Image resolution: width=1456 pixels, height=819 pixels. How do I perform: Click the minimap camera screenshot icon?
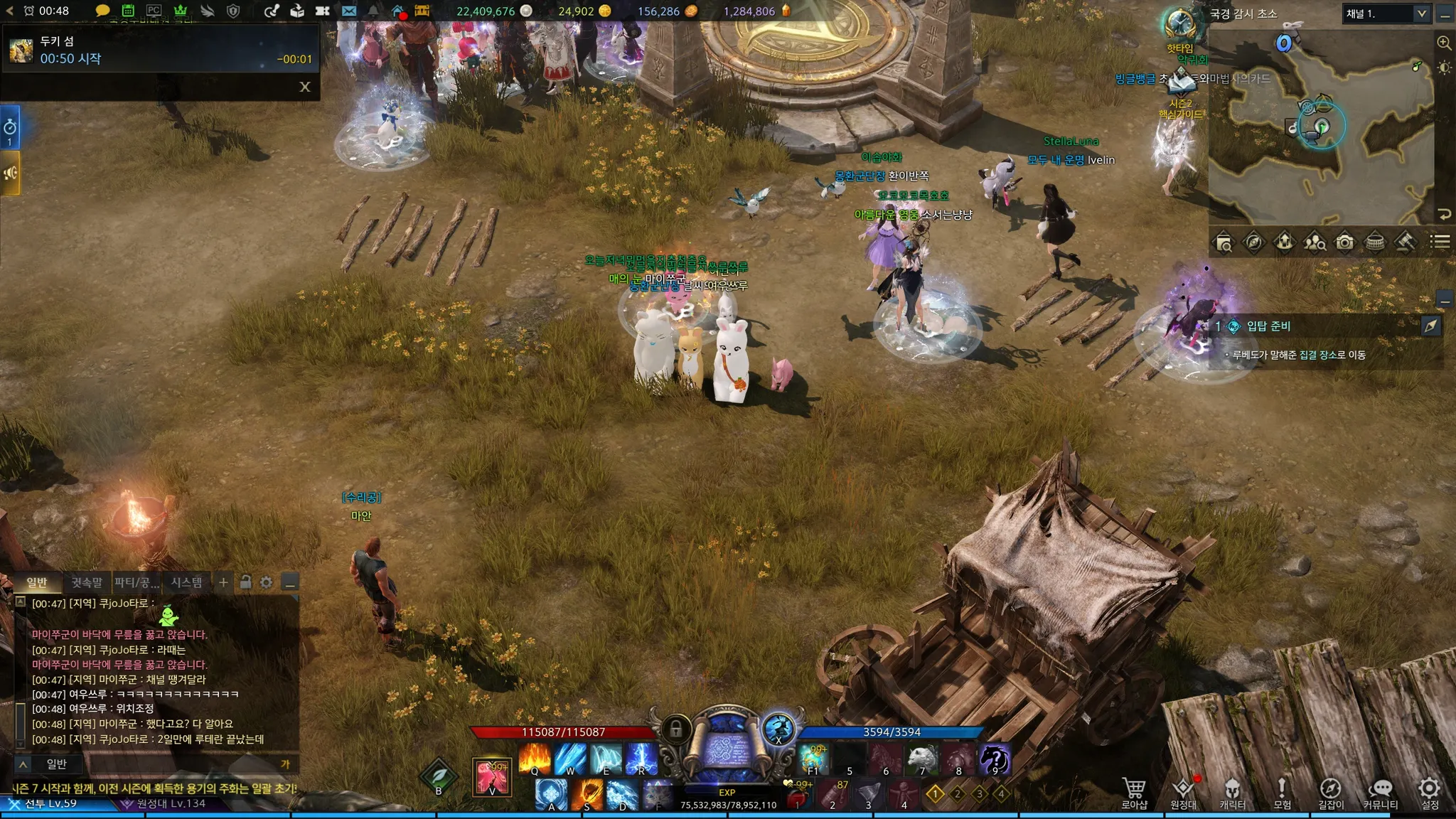pyautogui.click(x=1344, y=243)
